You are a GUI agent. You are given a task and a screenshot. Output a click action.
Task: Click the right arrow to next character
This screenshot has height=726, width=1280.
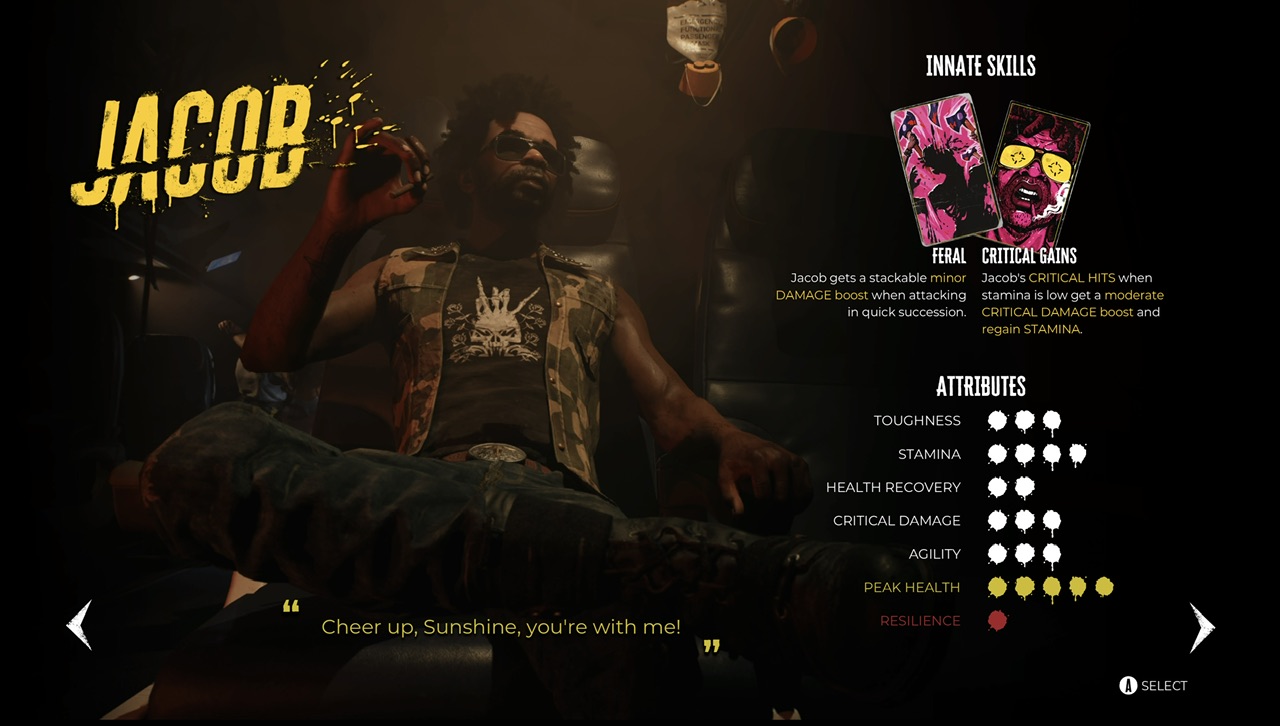point(1202,627)
